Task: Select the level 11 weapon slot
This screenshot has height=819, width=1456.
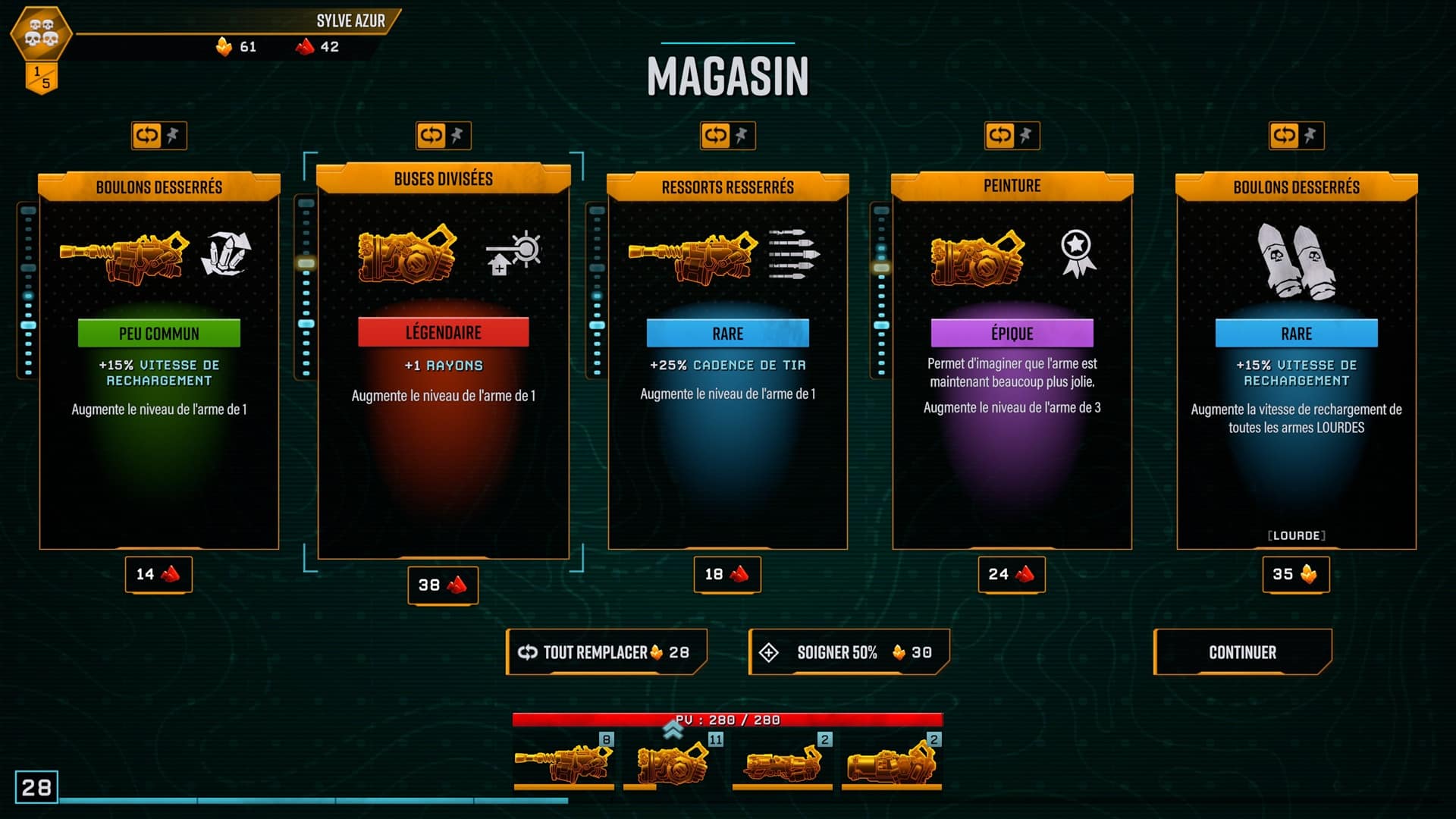Action: 673,761
